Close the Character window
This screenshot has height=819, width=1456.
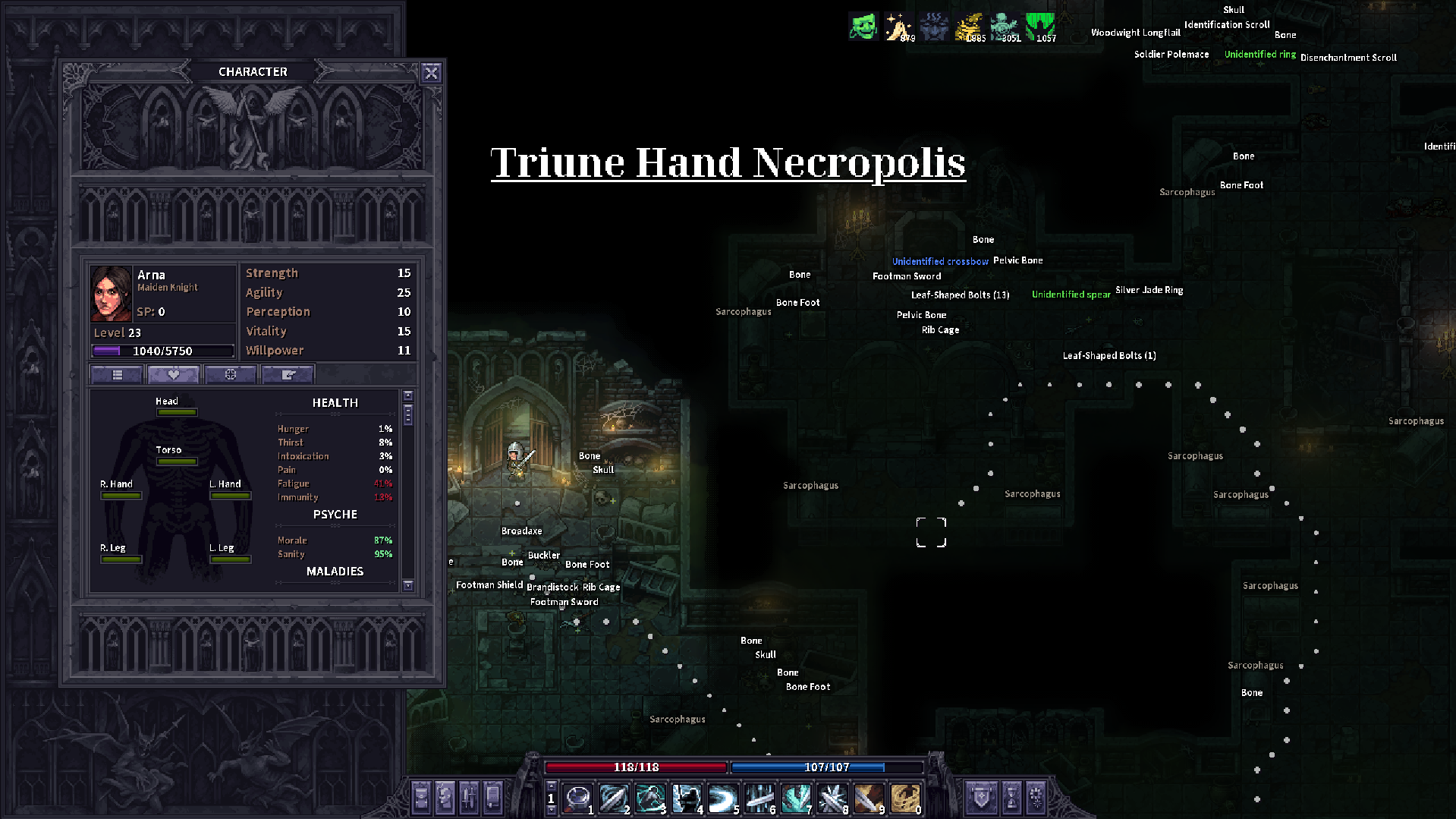coord(431,73)
